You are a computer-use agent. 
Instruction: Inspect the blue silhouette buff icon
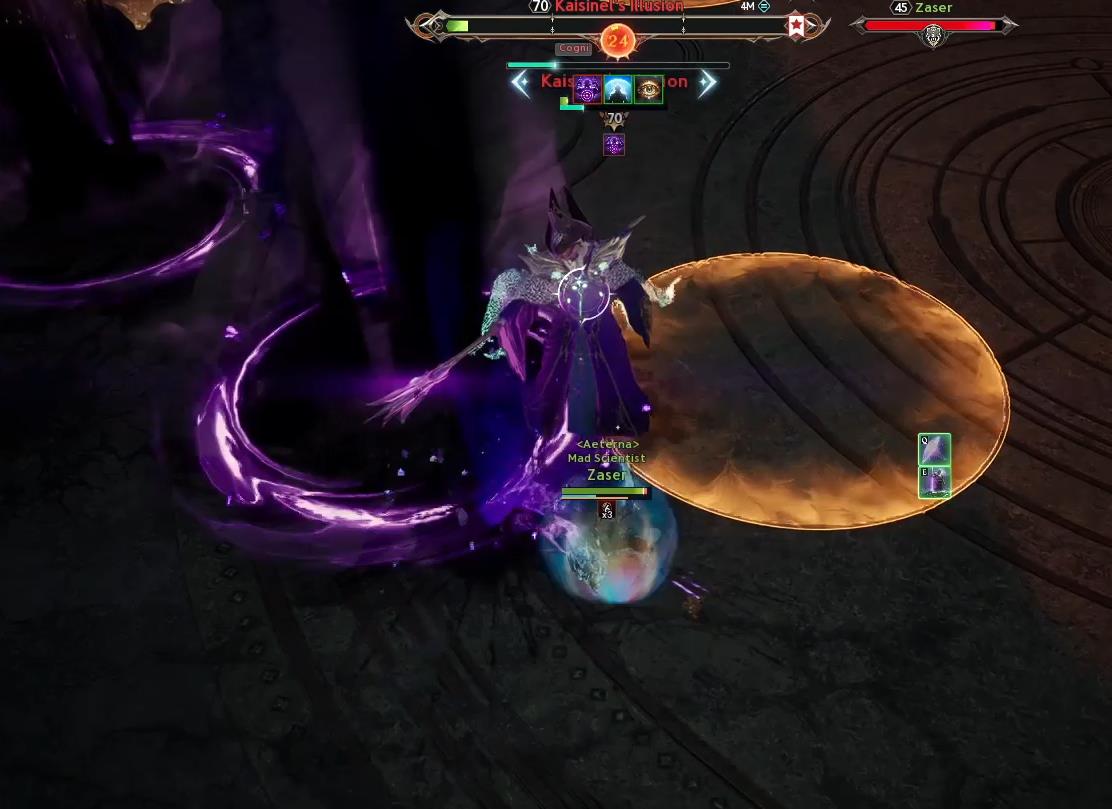618,90
